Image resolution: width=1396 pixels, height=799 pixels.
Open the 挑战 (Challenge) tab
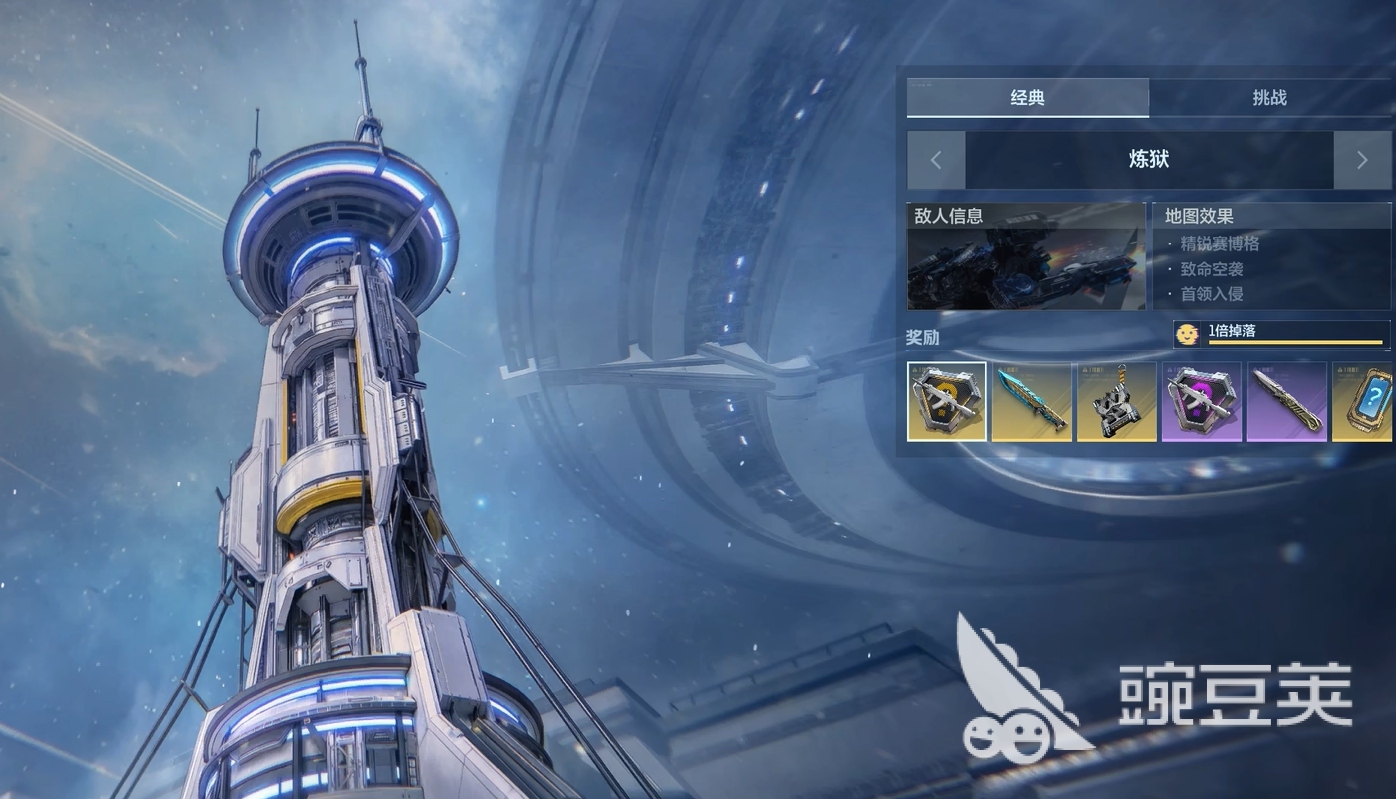[x=1269, y=98]
